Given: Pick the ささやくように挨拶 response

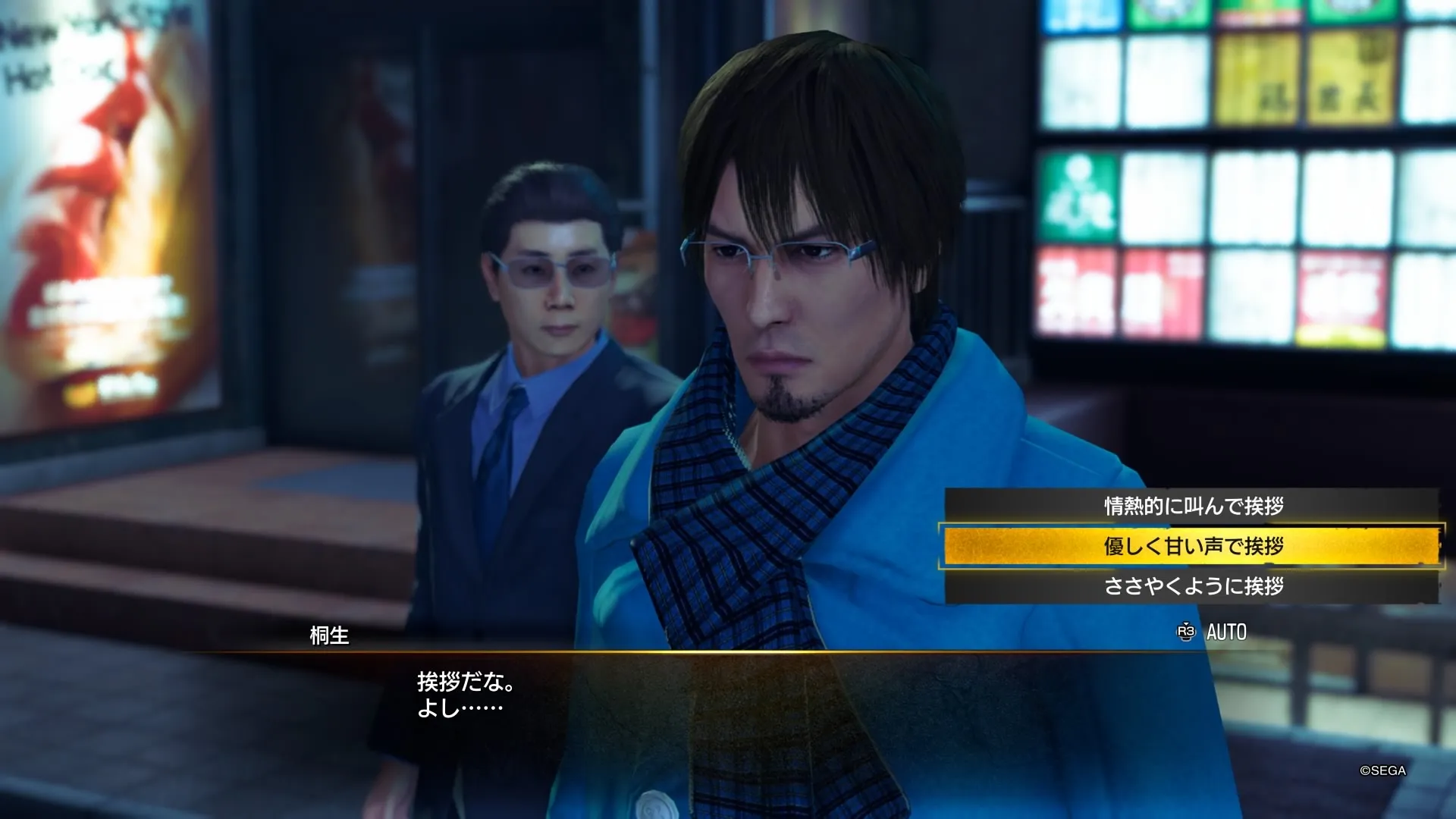Looking at the screenshot, I should pos(1192,586).
